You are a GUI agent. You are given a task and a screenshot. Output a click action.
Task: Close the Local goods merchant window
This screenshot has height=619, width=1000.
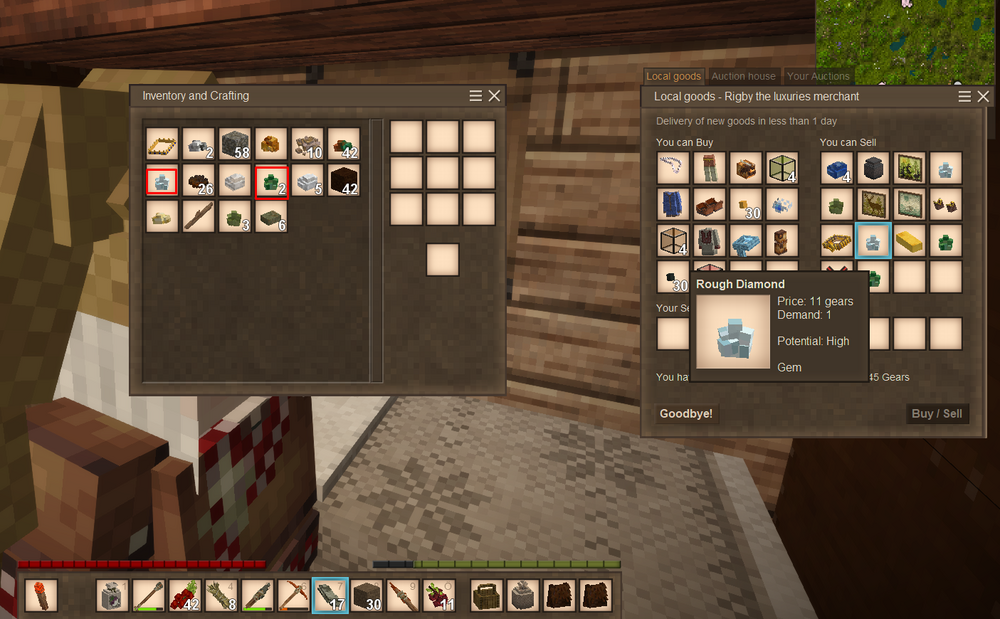click(x=984, y=96)
